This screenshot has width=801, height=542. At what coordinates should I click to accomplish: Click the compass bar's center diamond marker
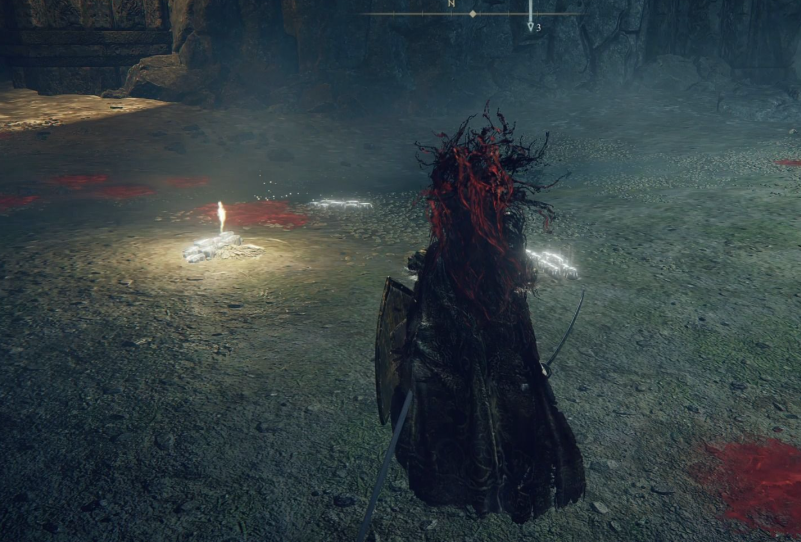pos(472,14)
